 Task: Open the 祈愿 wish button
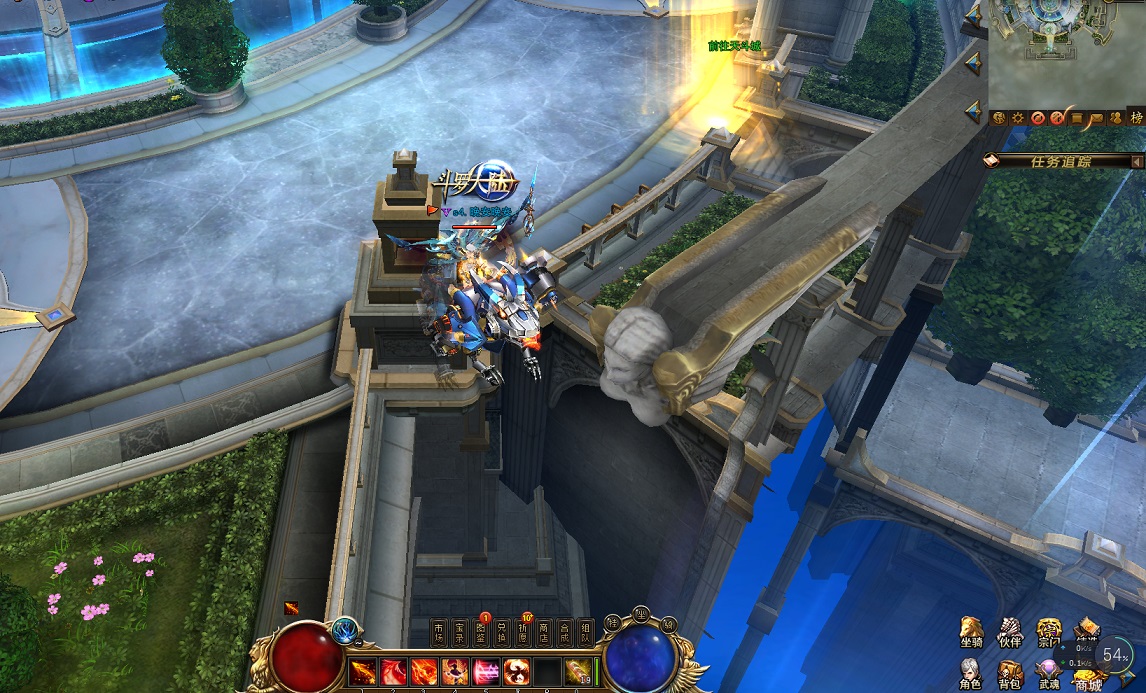(x=524, y=632)
